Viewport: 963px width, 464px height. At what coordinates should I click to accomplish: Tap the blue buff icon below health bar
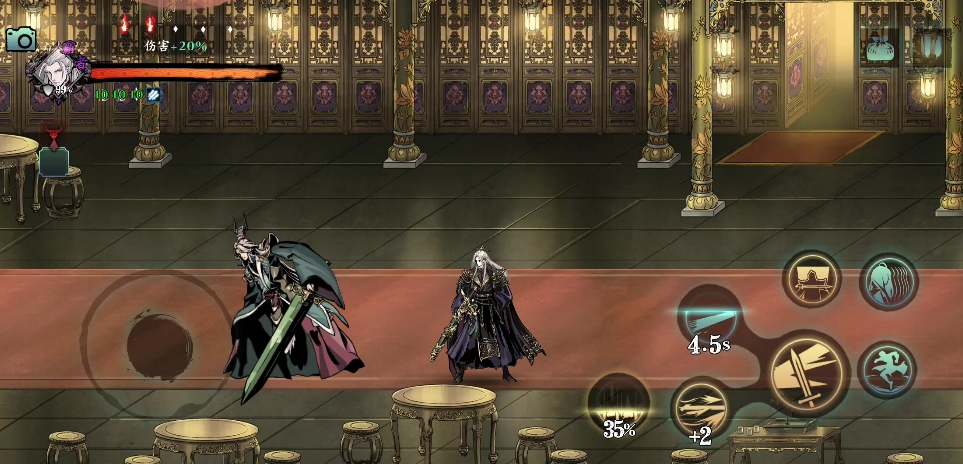[154, 95]
